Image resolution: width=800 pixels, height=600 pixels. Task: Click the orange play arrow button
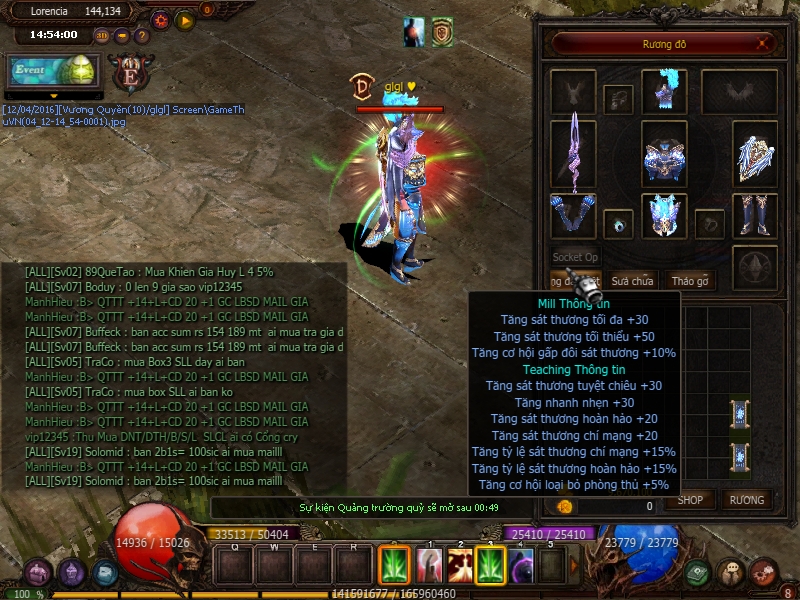(184, 19)
